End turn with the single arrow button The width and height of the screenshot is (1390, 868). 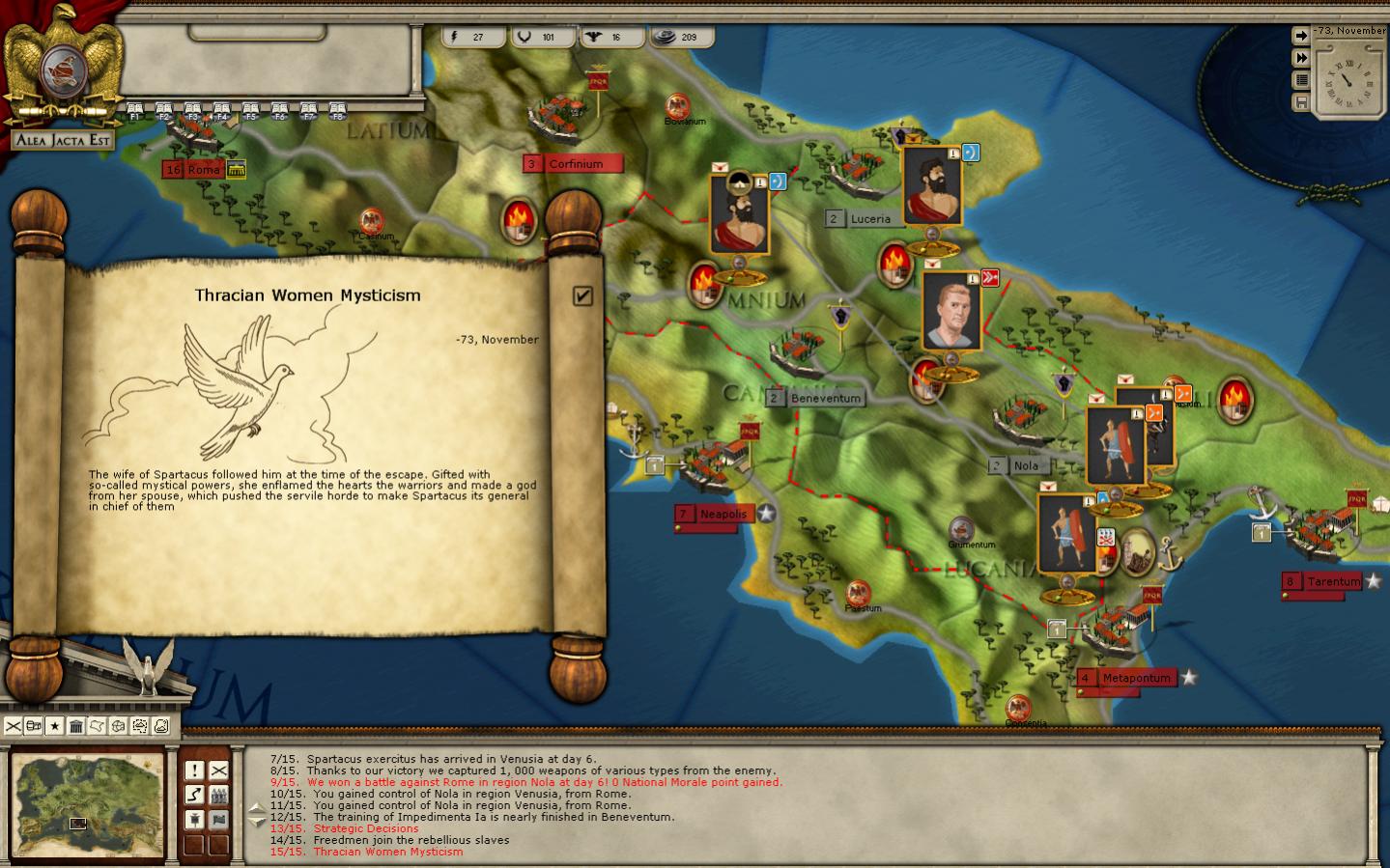(1301, 36)
